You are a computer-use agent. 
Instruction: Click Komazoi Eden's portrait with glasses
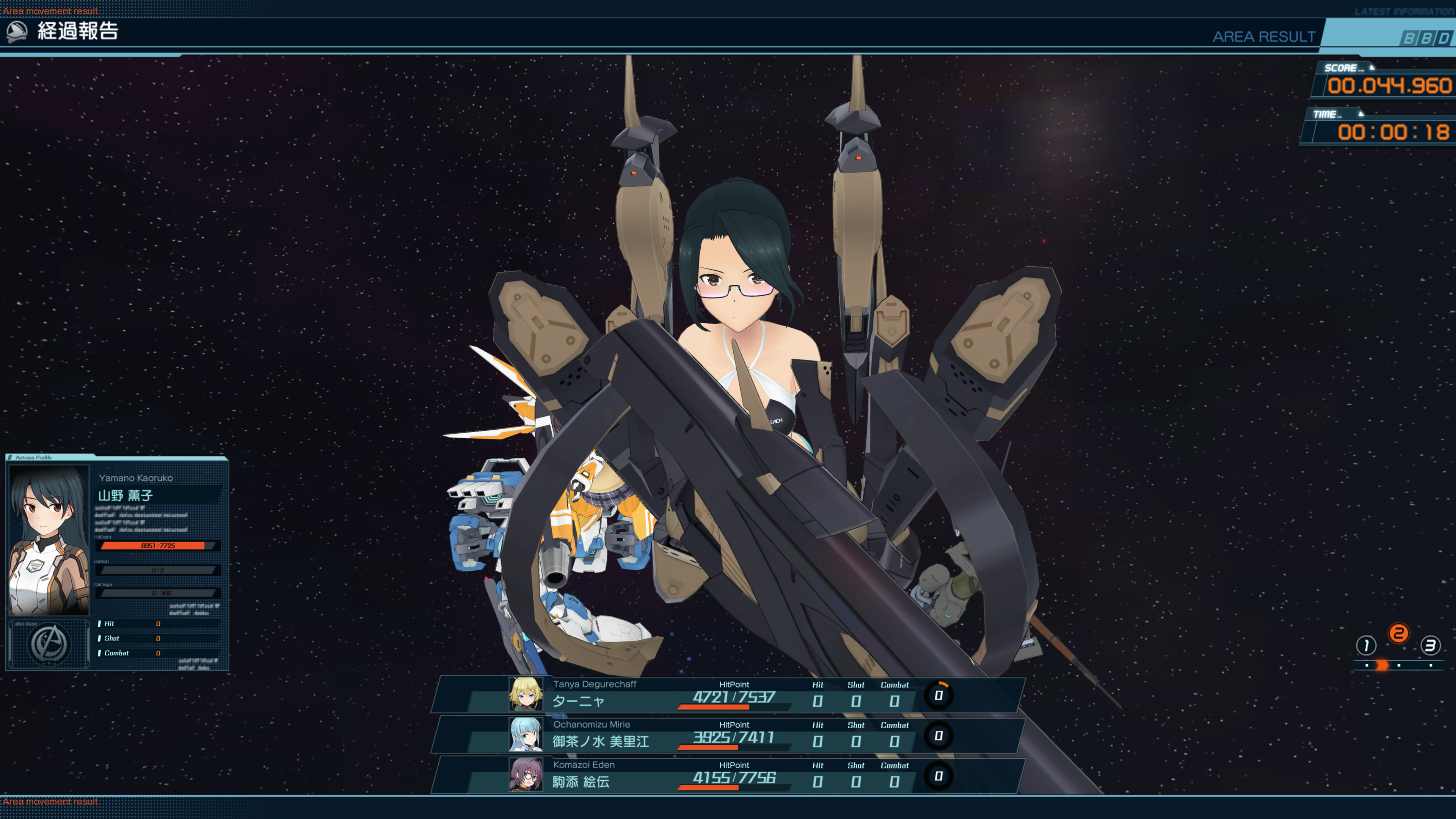pyautogui.click(x=525, y=775)
